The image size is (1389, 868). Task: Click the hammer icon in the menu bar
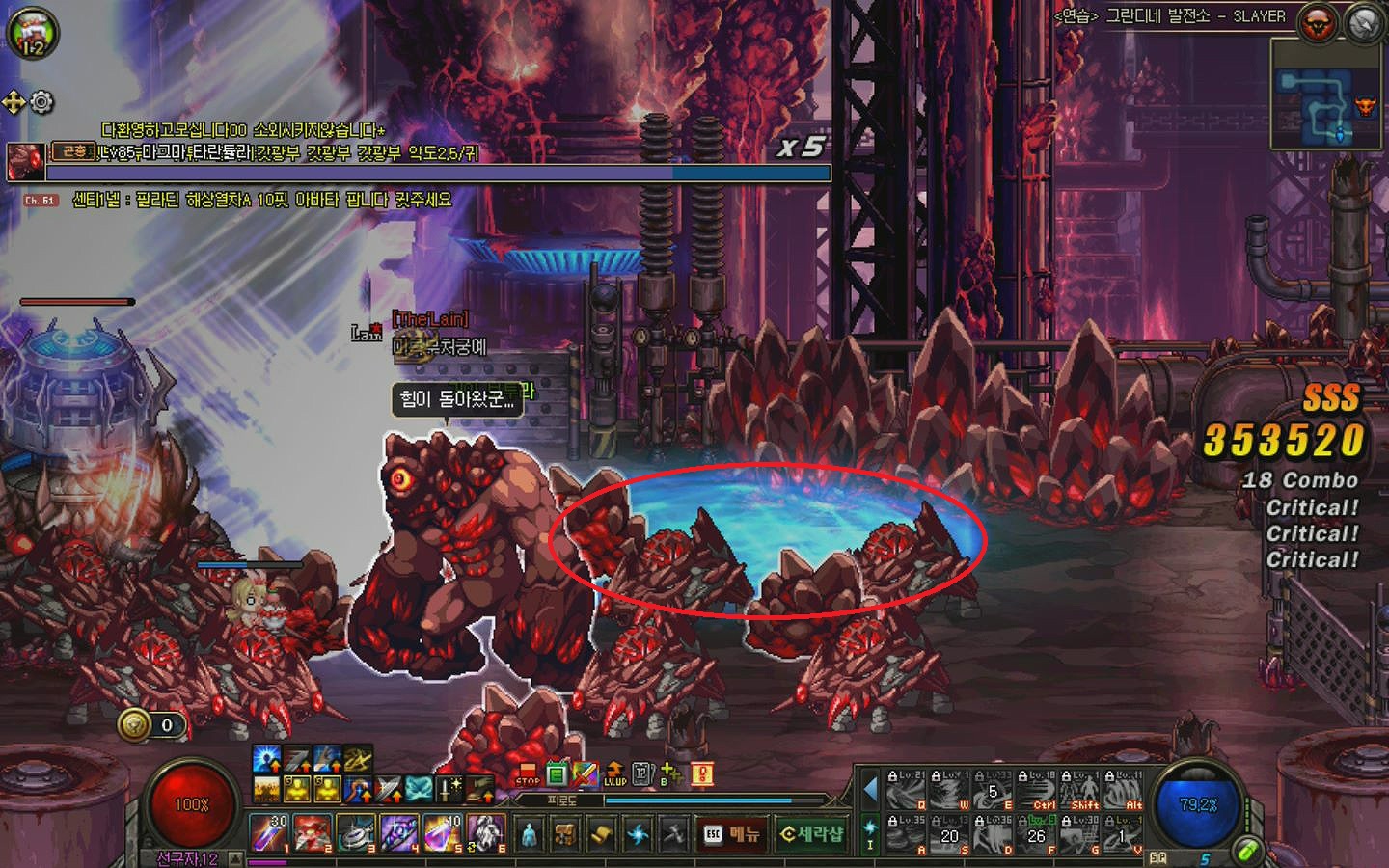[x=673, y=834]
